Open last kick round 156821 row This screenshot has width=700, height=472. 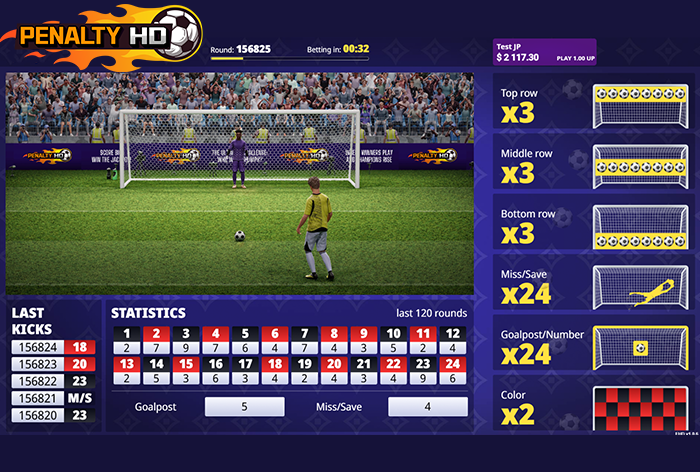[x=53, y=397]
